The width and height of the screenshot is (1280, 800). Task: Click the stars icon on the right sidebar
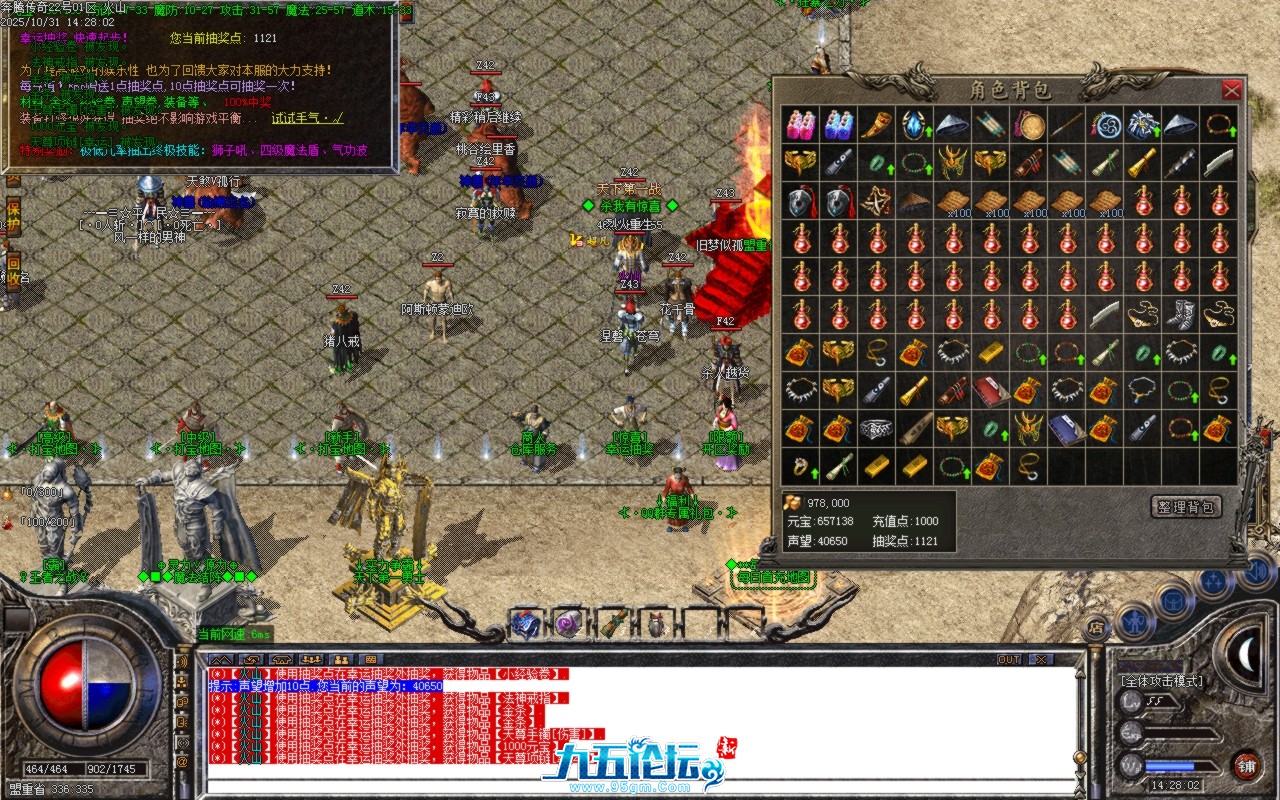tap(1212, 582)
